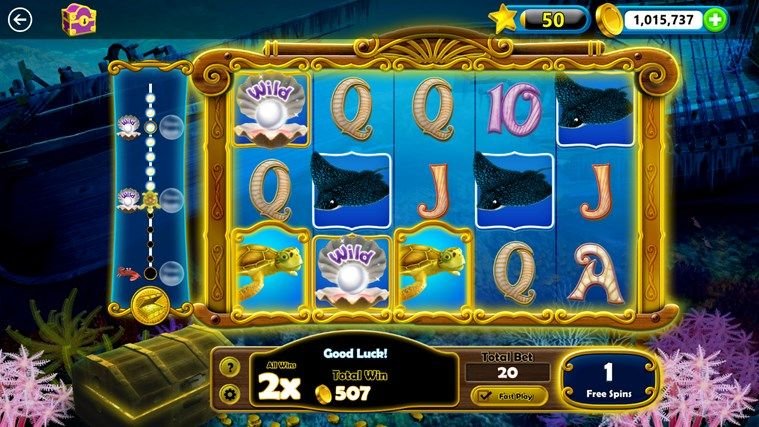The width and height of the screenshot is (759, 427).
Task: Open the gear settings button
Action: 228,393
